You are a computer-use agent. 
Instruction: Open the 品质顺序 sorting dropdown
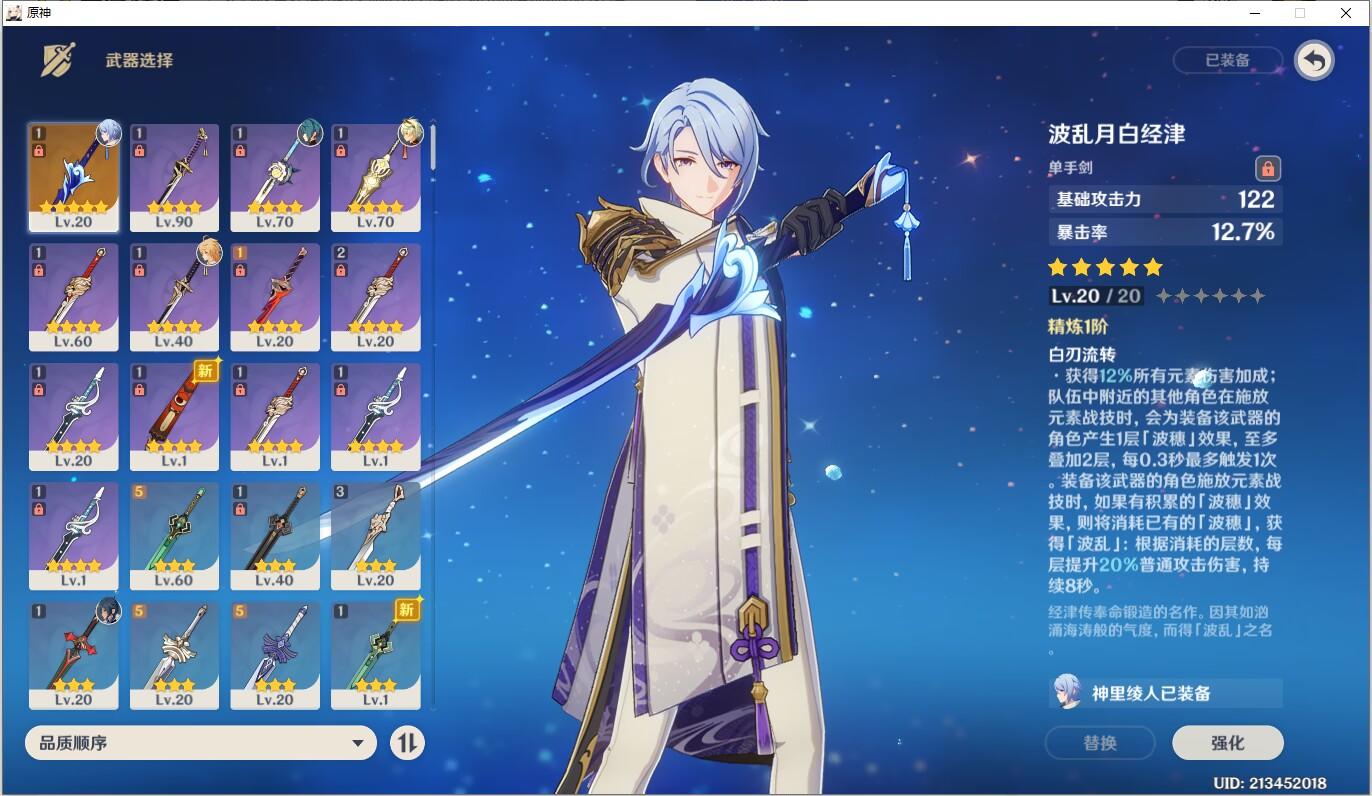pos(200,743)
